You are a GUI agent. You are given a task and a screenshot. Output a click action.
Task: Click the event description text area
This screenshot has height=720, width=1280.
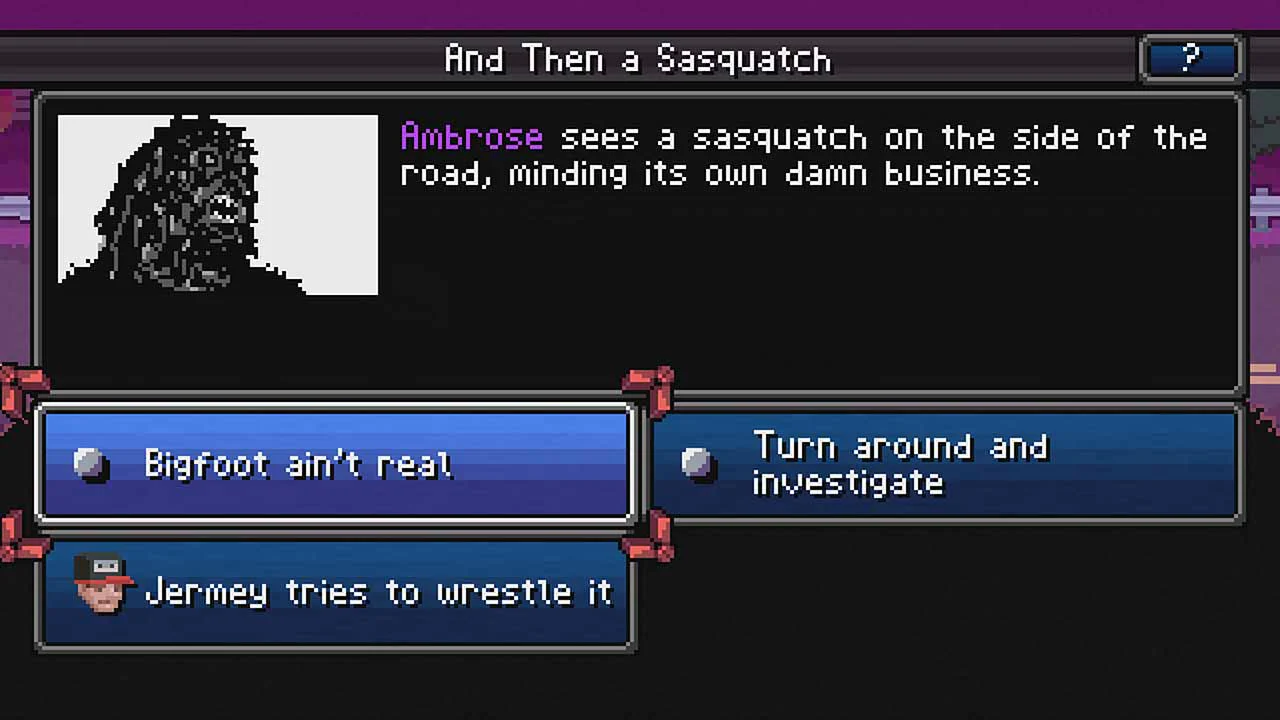pyautogui.click(x=800, y=155)
